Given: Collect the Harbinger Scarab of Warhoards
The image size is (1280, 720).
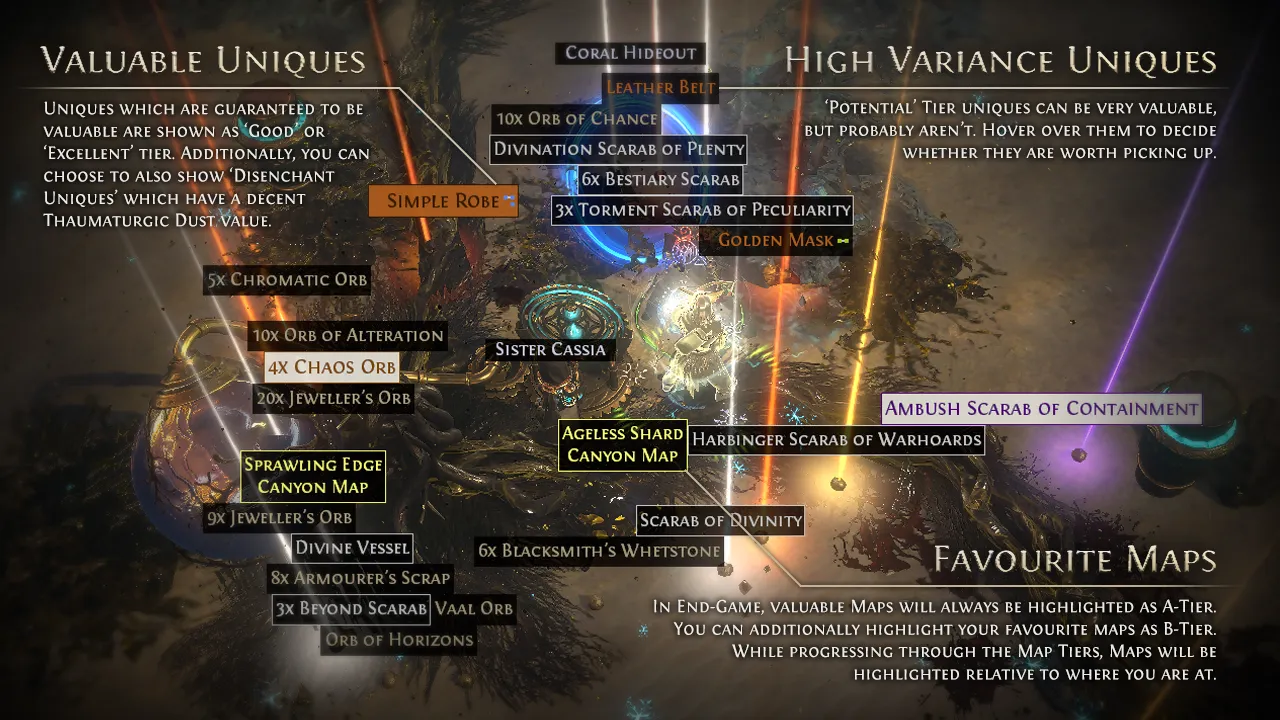Looking at the screenshot, I should pyautogui.click(x=837, y=439).
